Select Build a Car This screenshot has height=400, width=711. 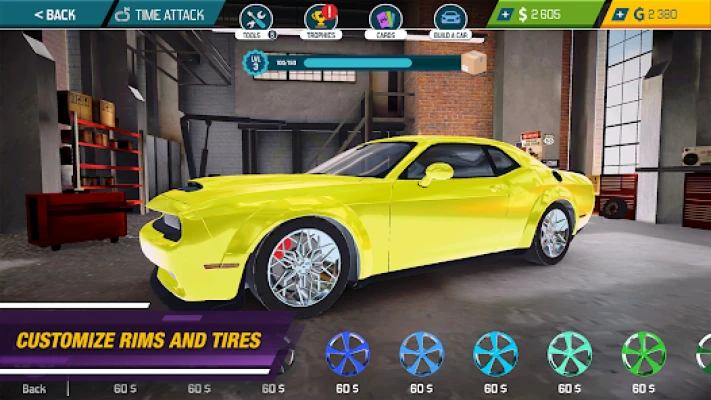pyautogui.click(x=450, y=20)
